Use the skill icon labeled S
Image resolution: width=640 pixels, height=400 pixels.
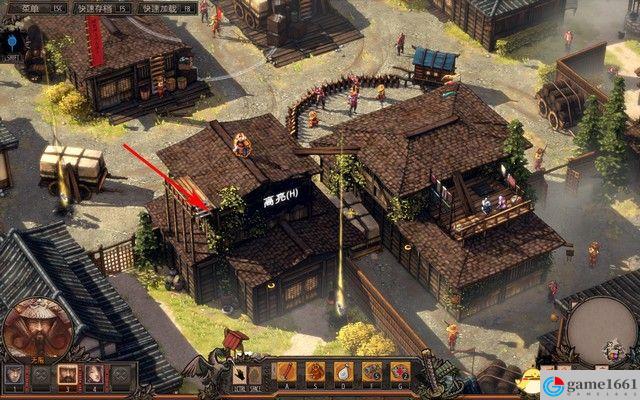click(x=316, y=372)
